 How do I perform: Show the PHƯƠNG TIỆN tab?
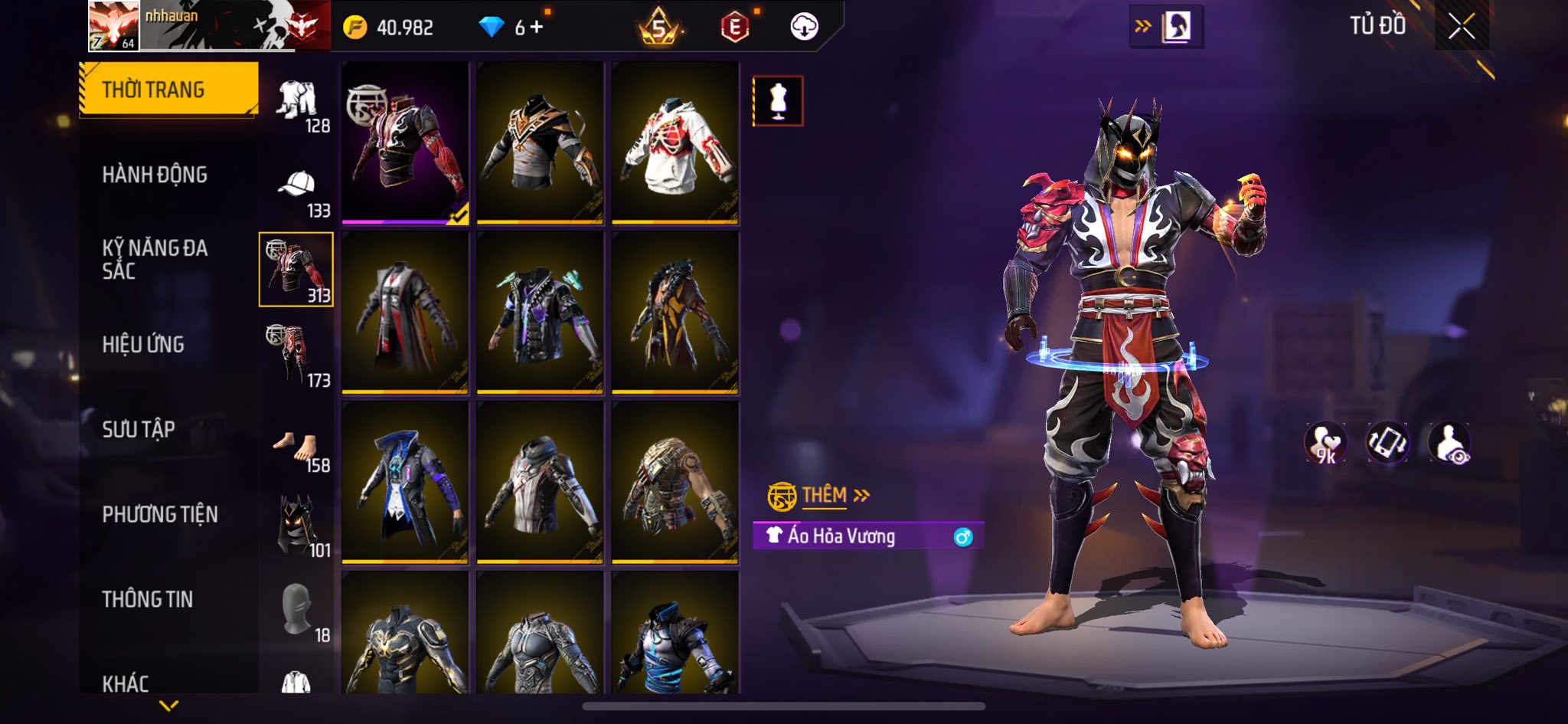click(x=160, y=514)
